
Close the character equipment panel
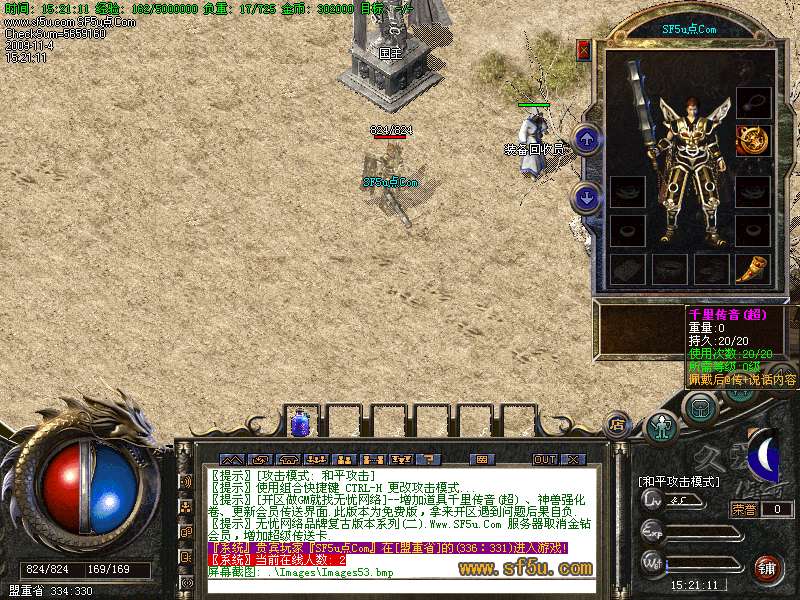pos(583,49)
